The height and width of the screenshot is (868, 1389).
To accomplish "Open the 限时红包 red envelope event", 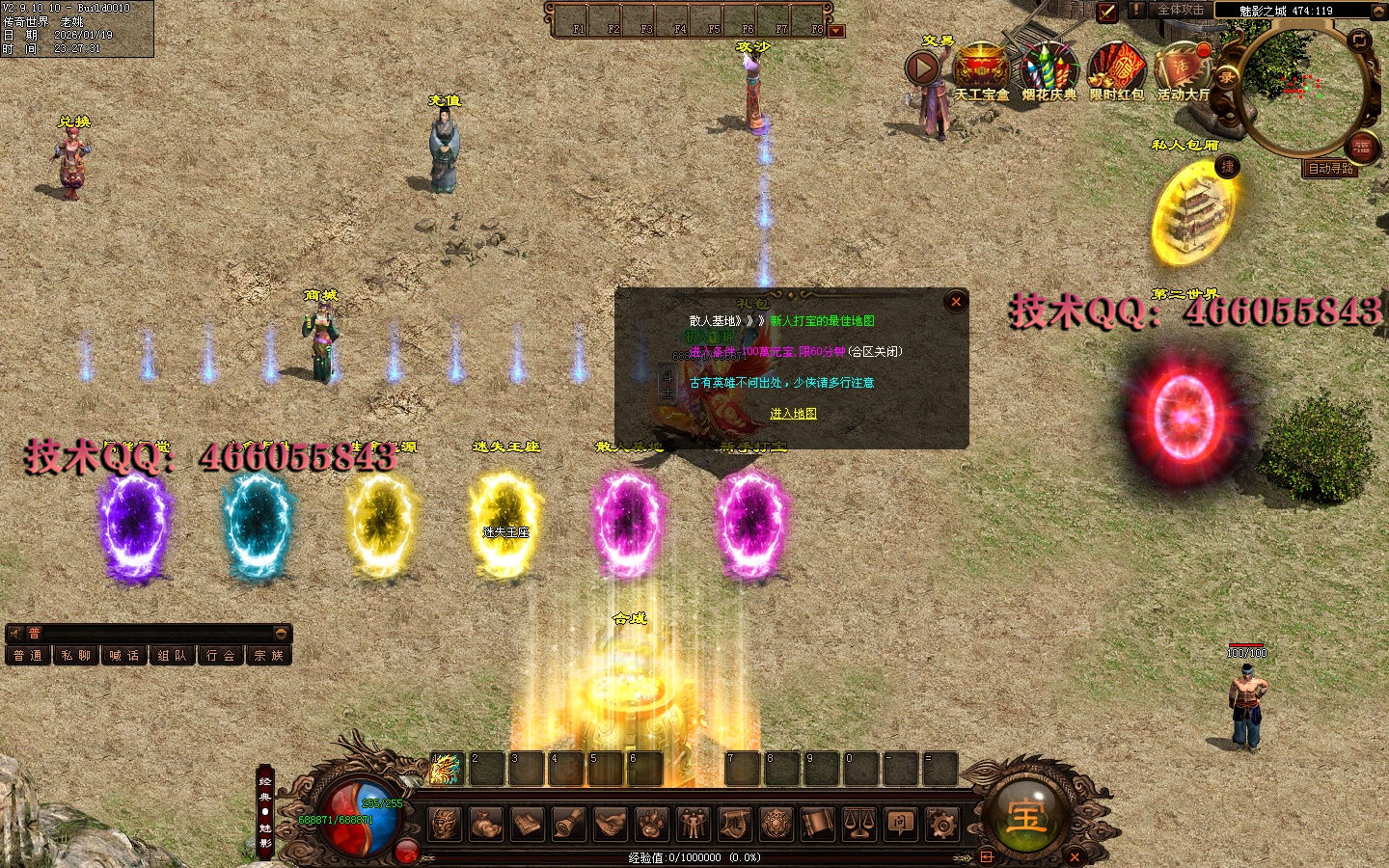I will coord(1116,69).
